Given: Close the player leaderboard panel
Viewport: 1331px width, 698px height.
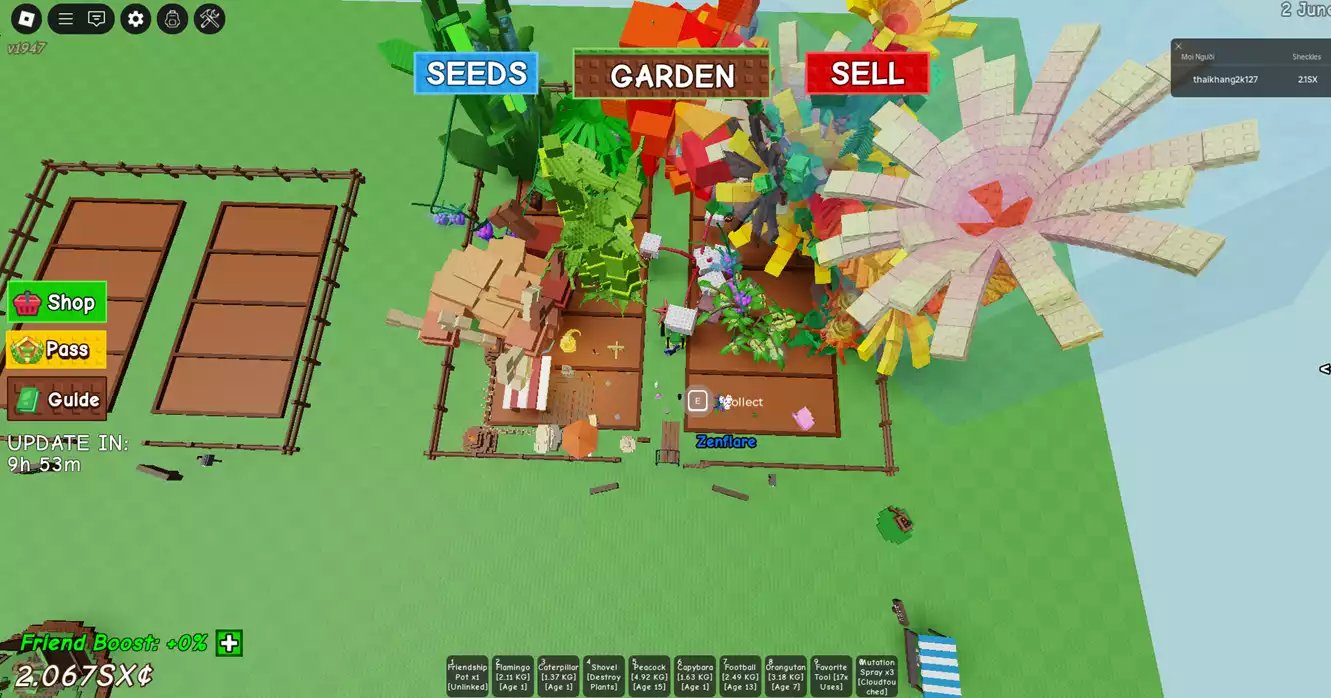Looking at the screenshot, I should [x=1178, y=46].
